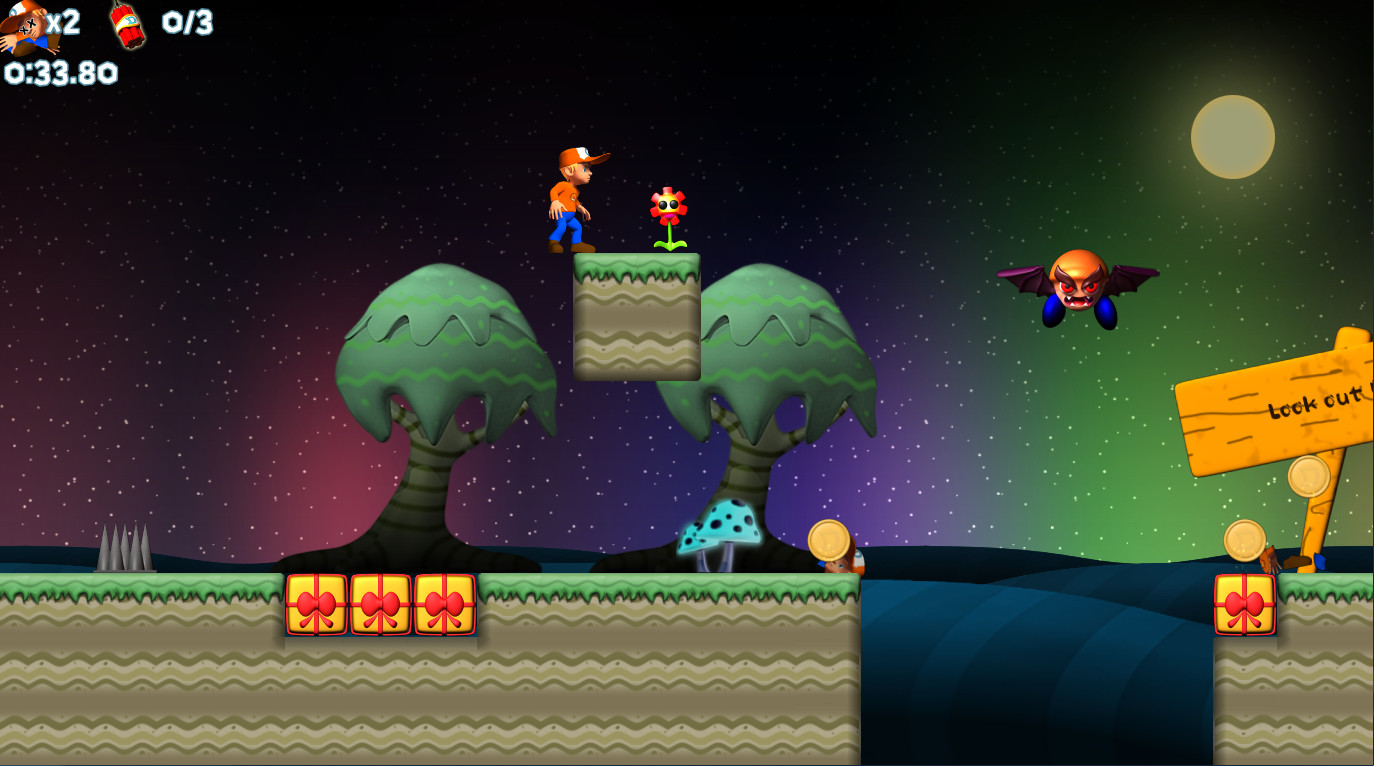
Task: Toggle the leftmost red-bow gift box
Action: pos(317,603)
